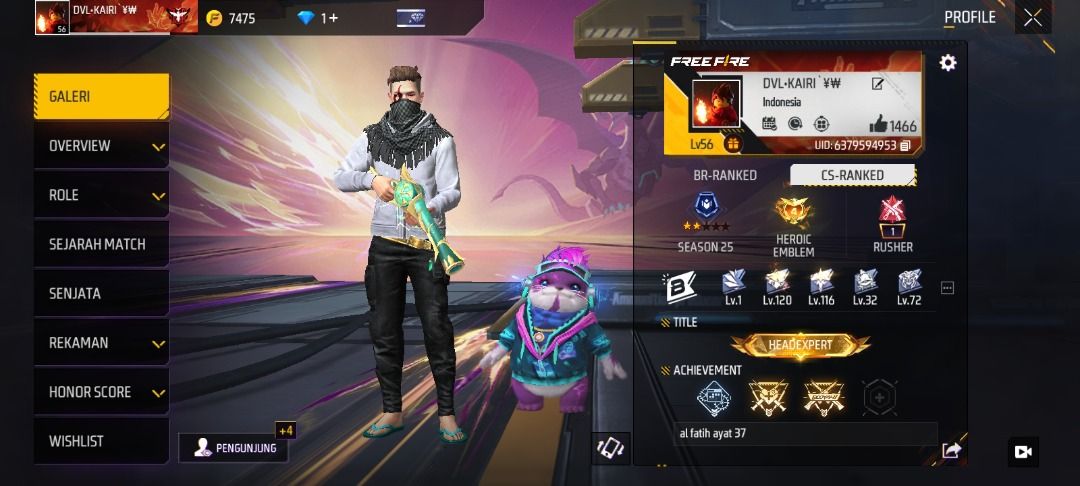Tap the thumbs-up like button
The image size is (1080, 486).
pos(878,124)
